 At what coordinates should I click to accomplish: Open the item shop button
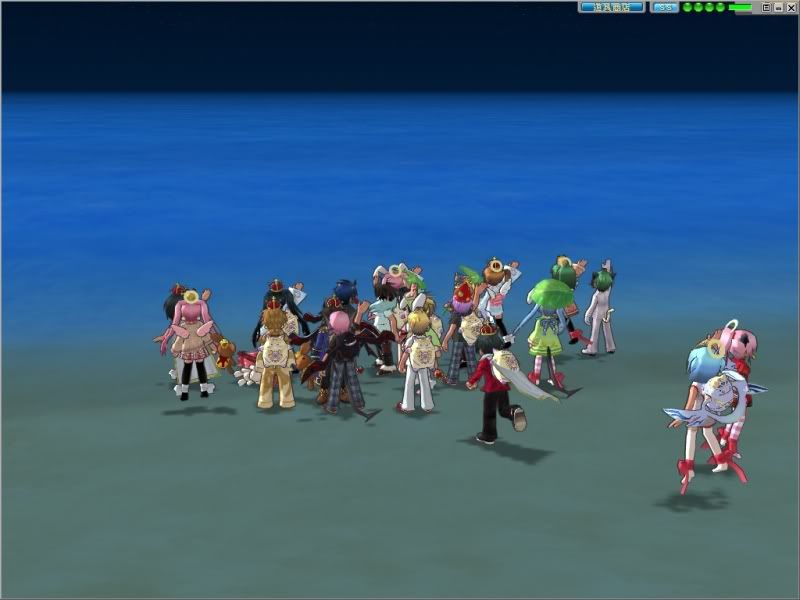coord(611,7)
